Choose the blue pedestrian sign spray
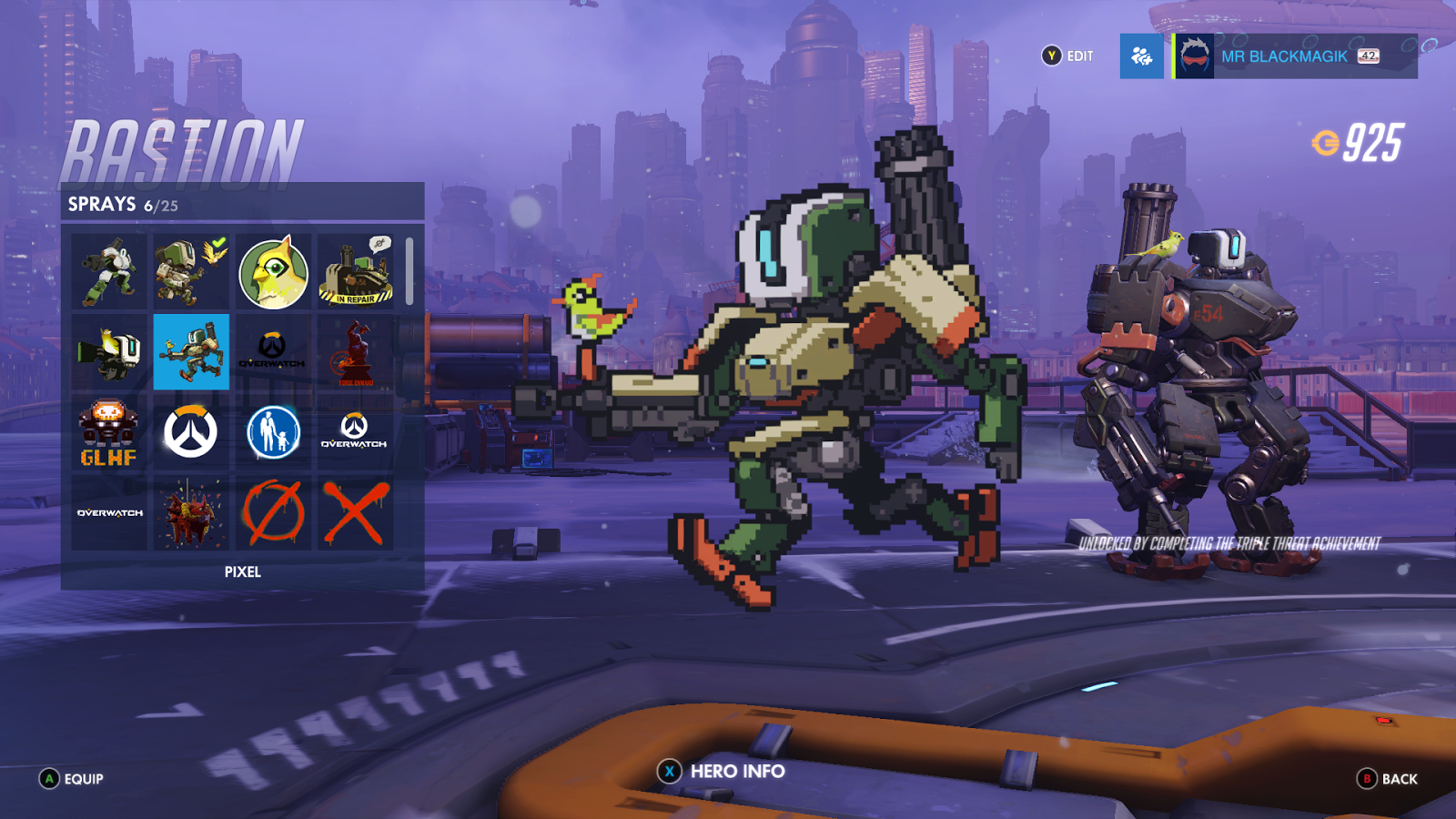The image size is (1456, 819). click(273, 433)
